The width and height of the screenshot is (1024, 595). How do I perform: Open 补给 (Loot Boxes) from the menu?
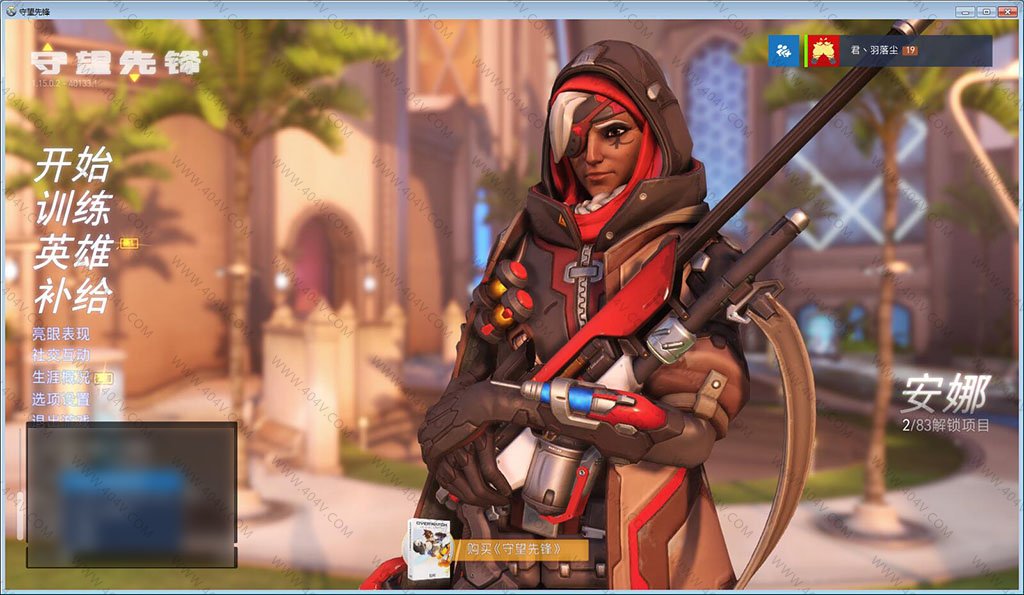click(x=73, y=295)
